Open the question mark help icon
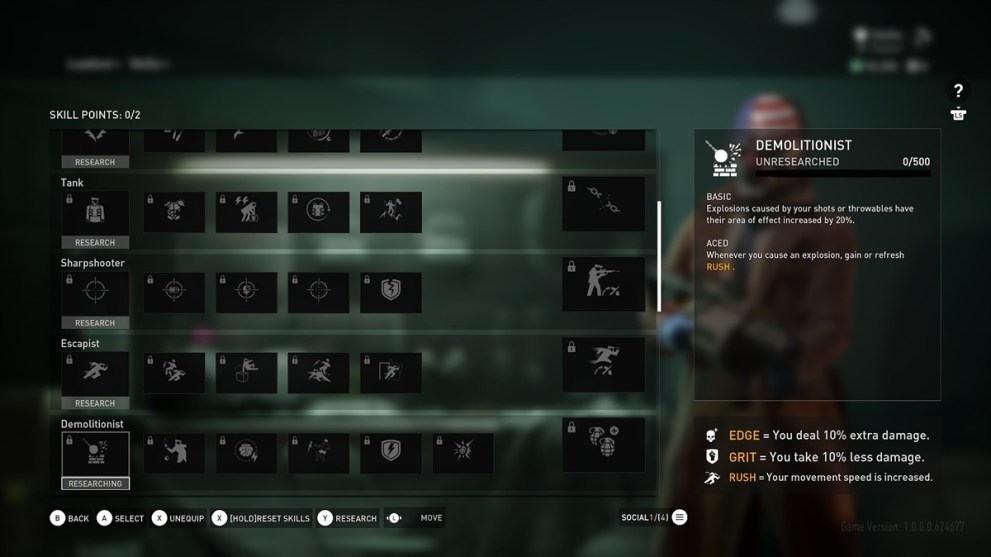991x557 pixels. 958,91
